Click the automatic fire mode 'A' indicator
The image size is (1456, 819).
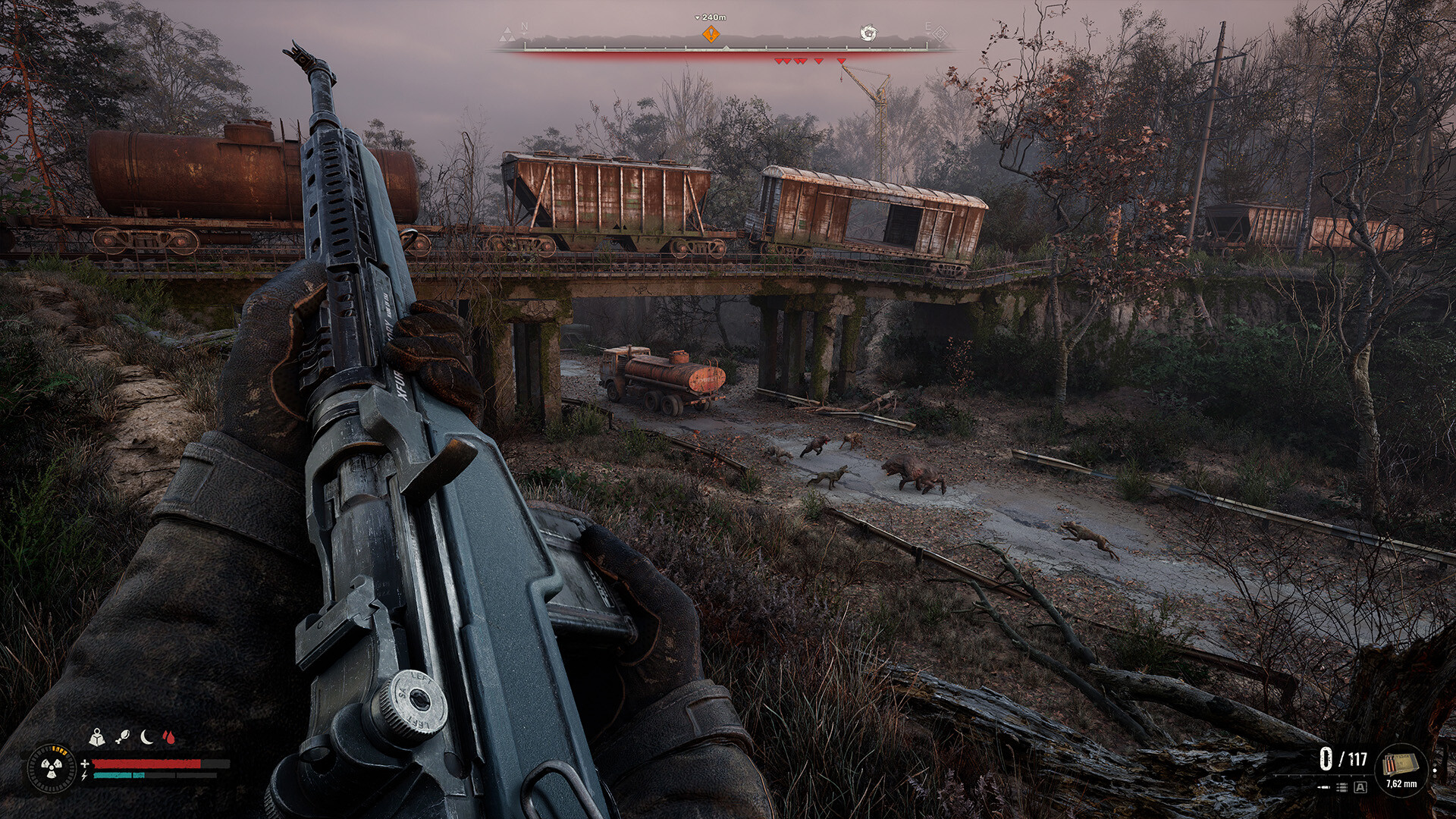point(1360,788)
